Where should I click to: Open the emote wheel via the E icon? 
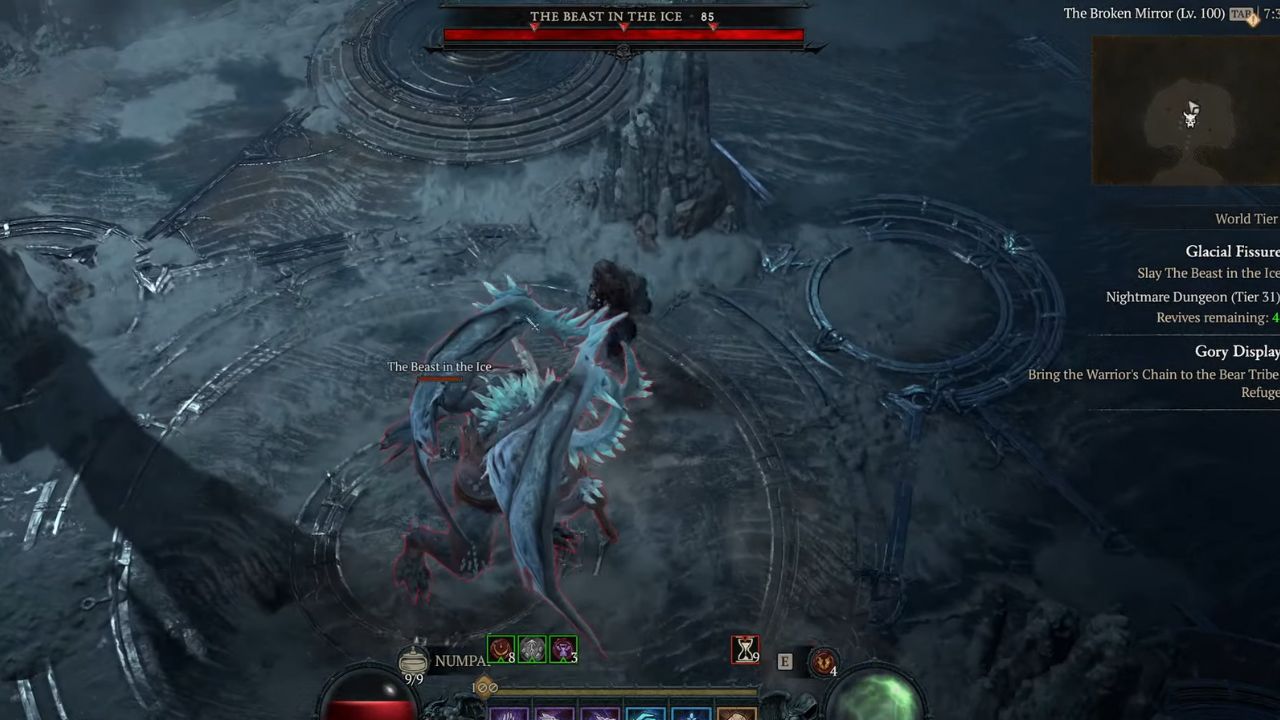point(785,660)
